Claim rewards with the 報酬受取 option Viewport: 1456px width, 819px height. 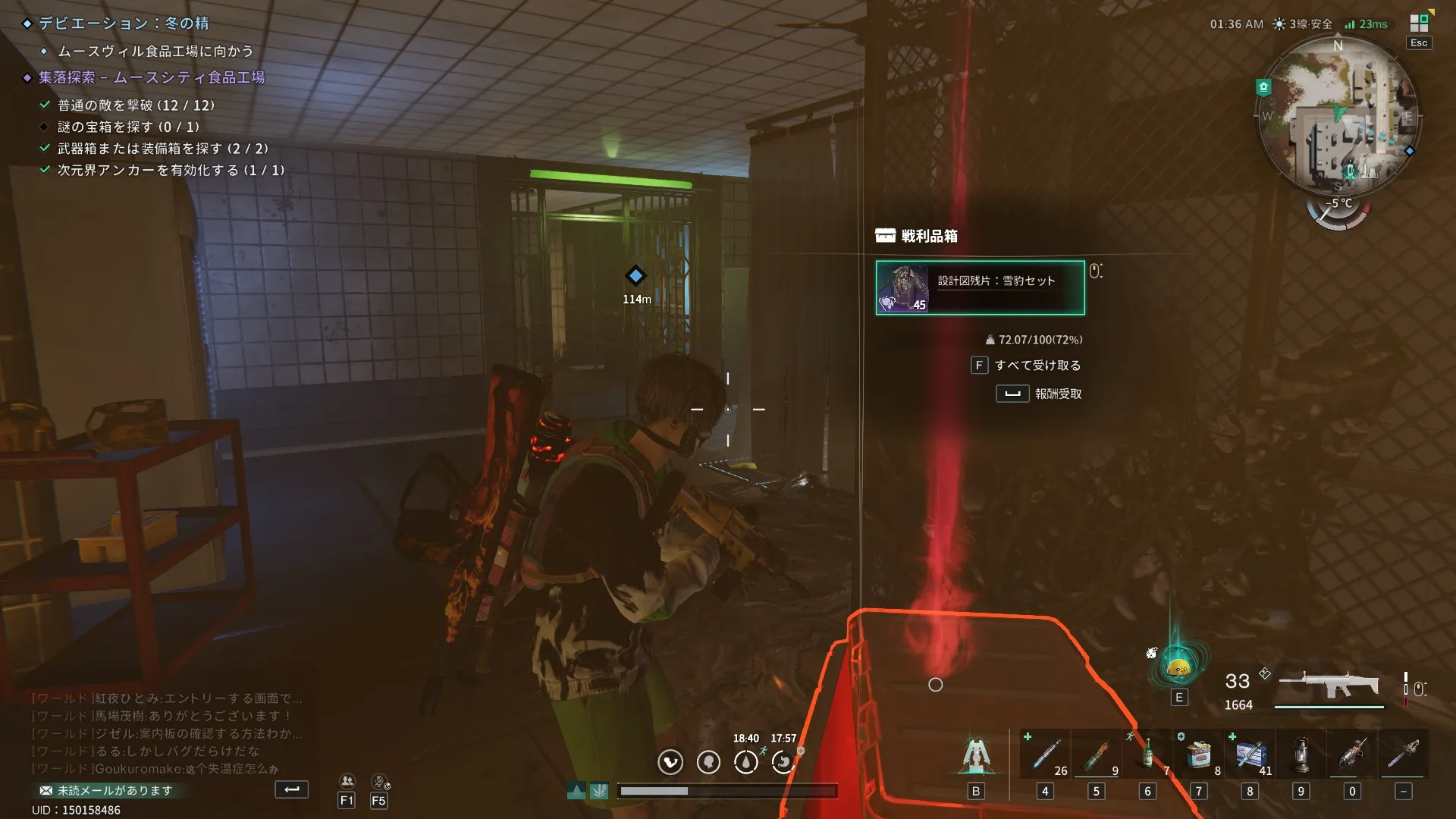point(1057,394)
